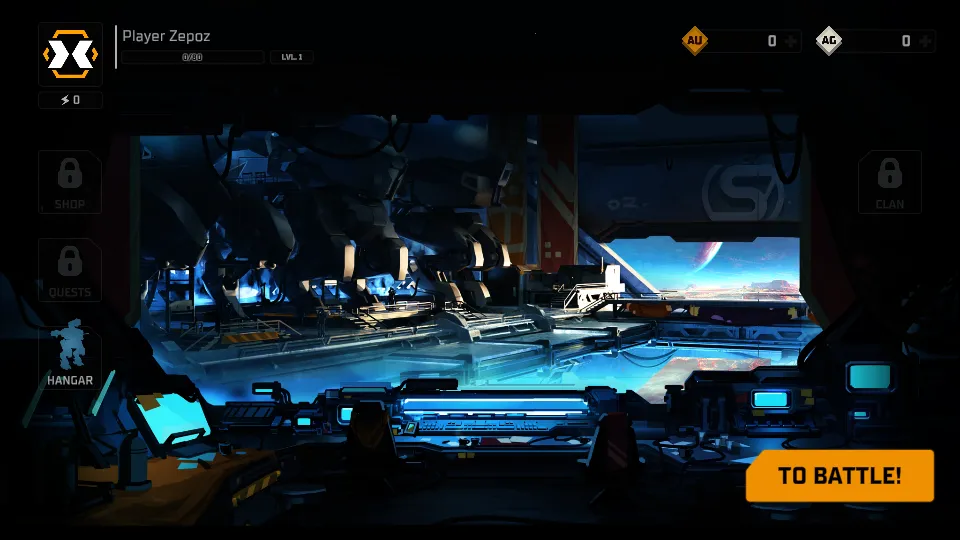Start a match with To Battle!
The width and height of the screenshot is (960, 540).
(839, 475)
